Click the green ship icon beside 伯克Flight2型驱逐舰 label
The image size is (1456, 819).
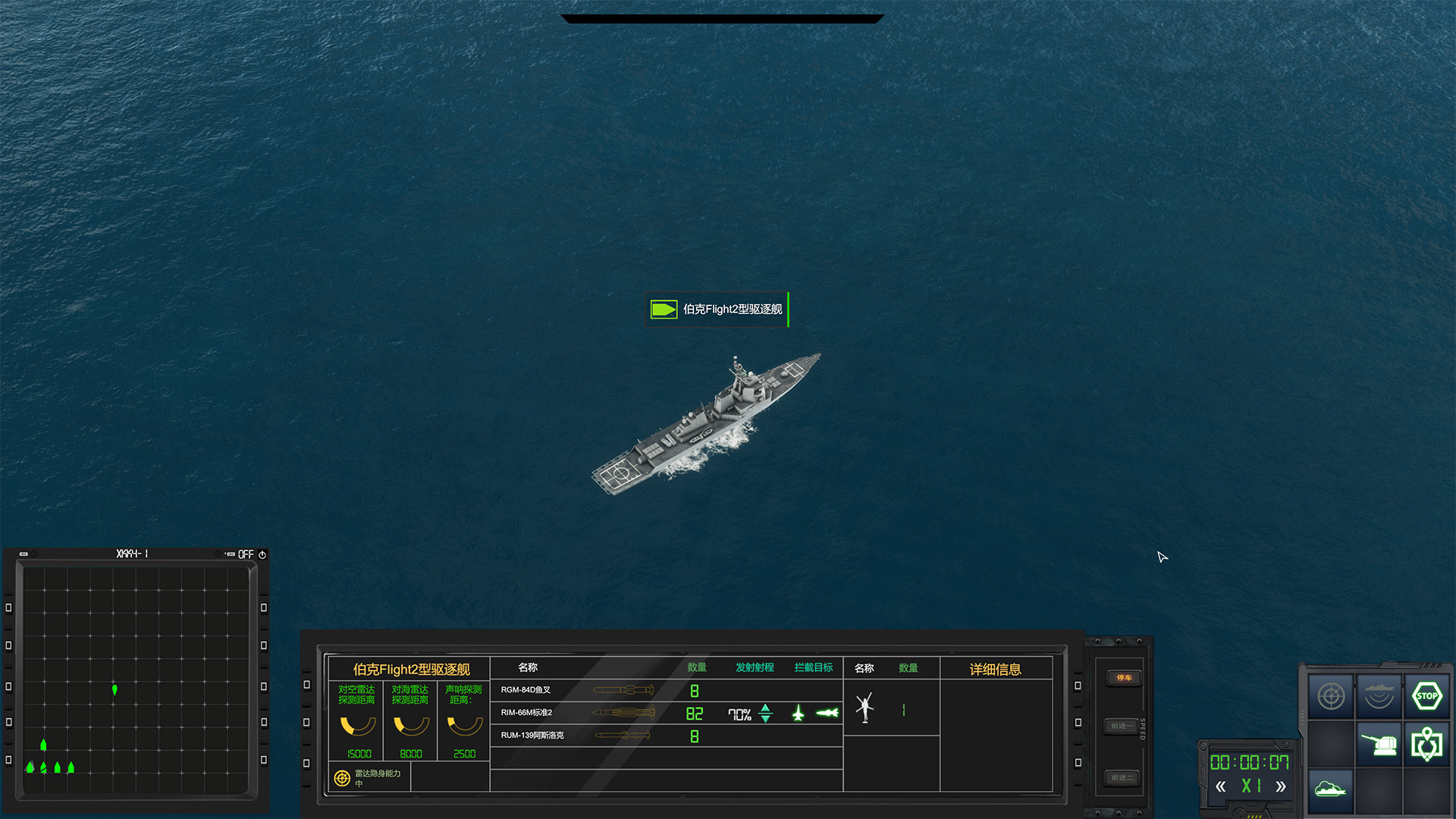pos(663,309)
